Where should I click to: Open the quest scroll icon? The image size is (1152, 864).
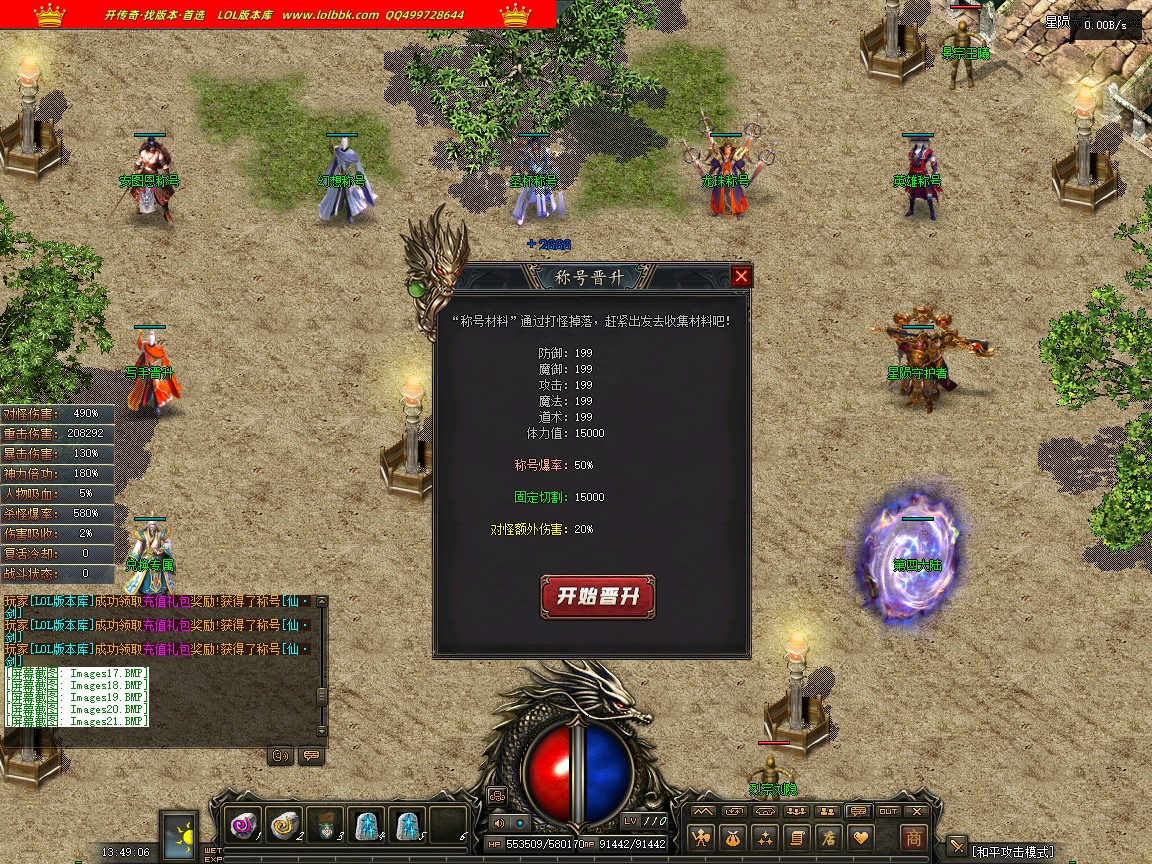[797, 837]
